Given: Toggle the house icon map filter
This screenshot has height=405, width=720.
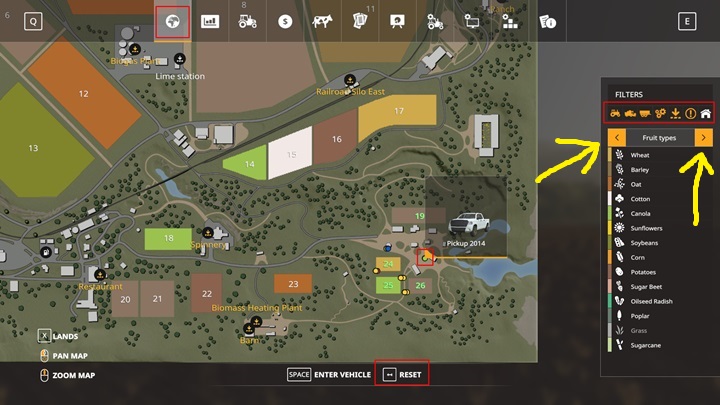Looking at the screenshot, I should point(705,113).
